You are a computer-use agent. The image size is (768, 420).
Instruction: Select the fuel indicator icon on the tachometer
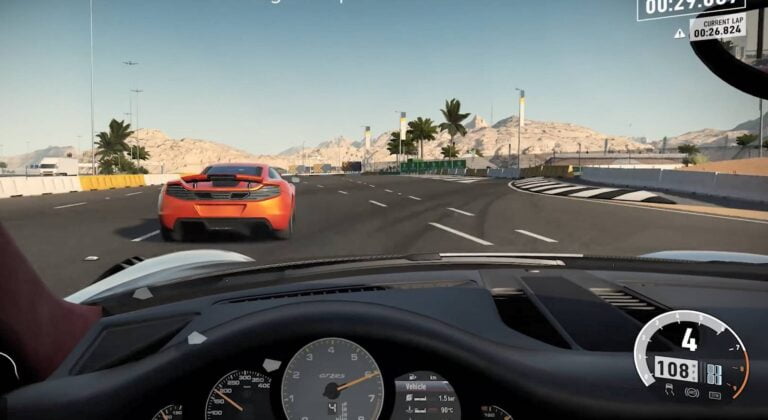715,395
